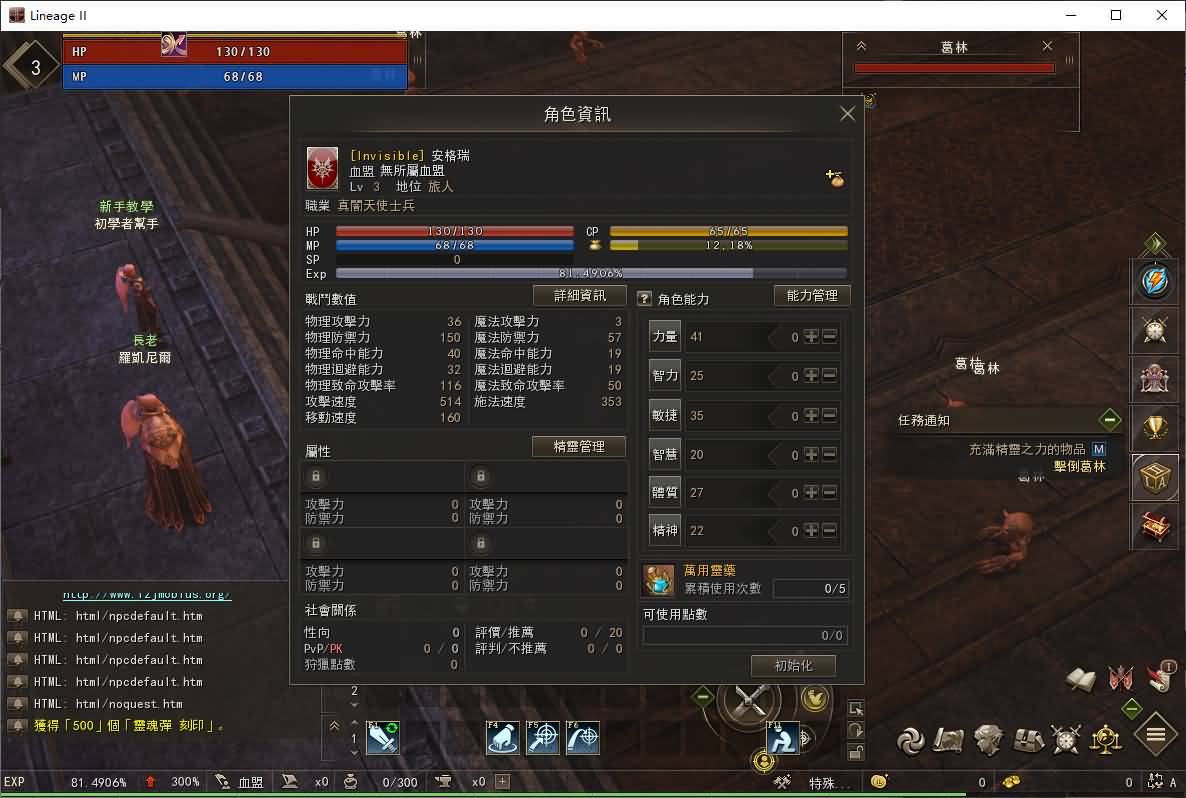
Task: Open 詳細資訊 detailed combat stats
Action: point(579,296)
